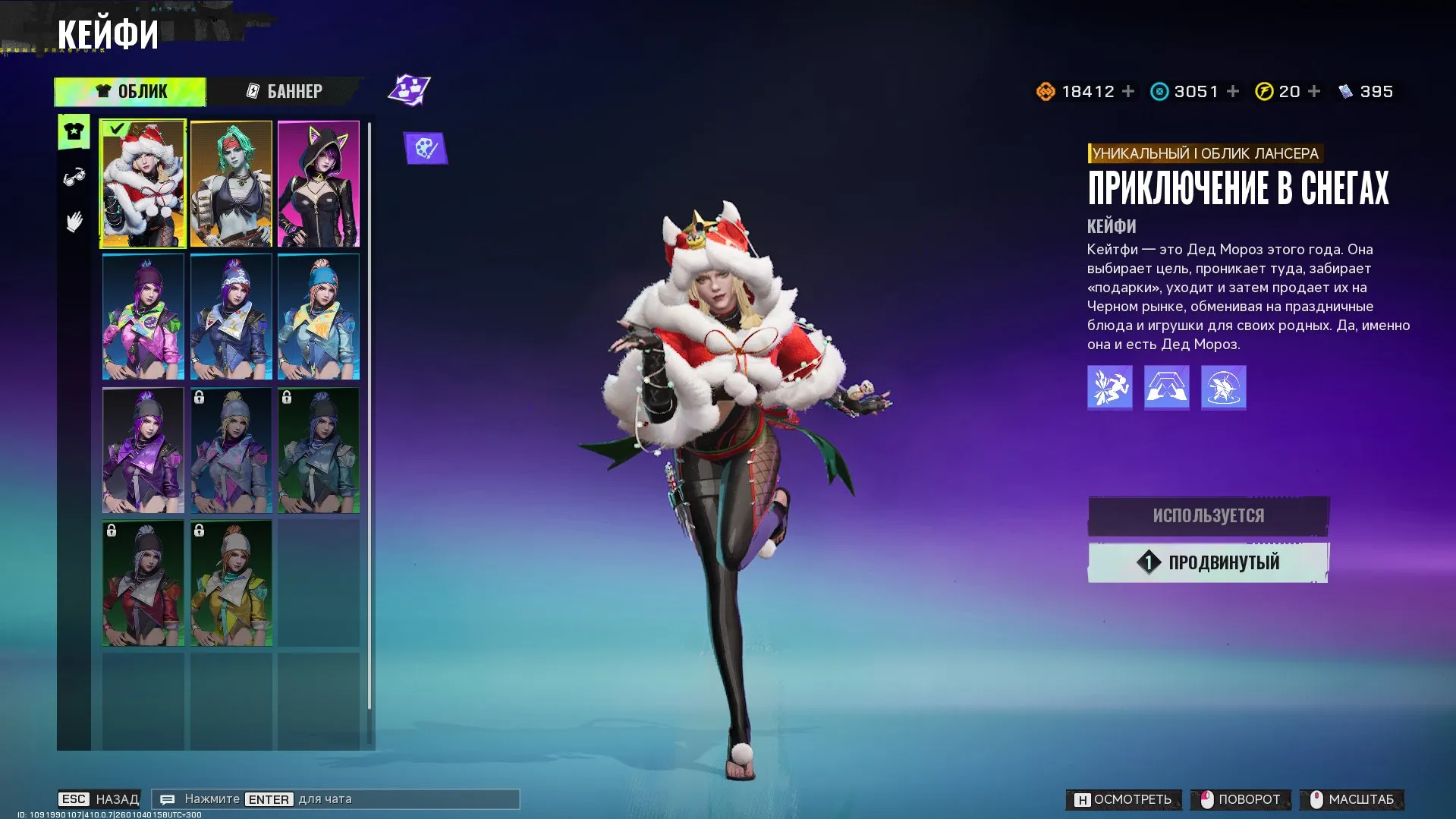Choose the green-haired bandana skin
Viewport: 1456px width, 819px height.
(x=231, y=184)
